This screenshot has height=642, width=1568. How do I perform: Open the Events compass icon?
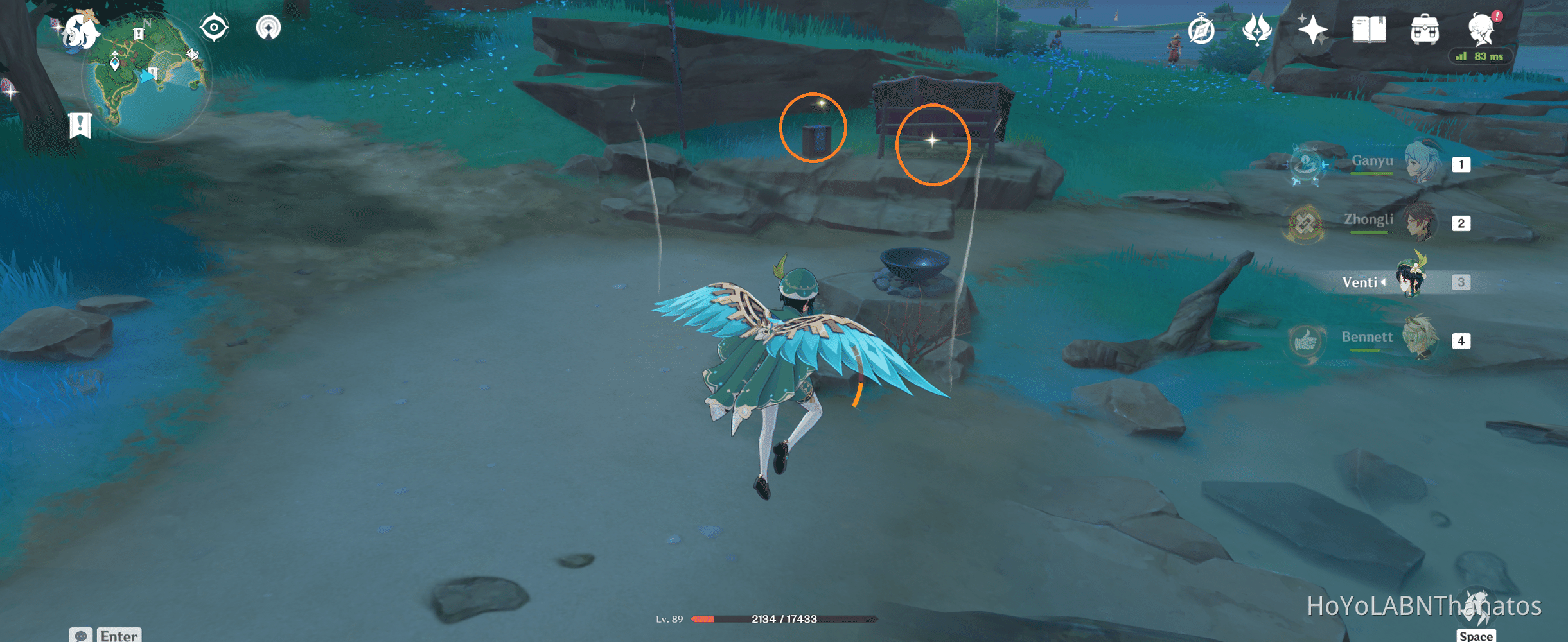(1201, 29)
